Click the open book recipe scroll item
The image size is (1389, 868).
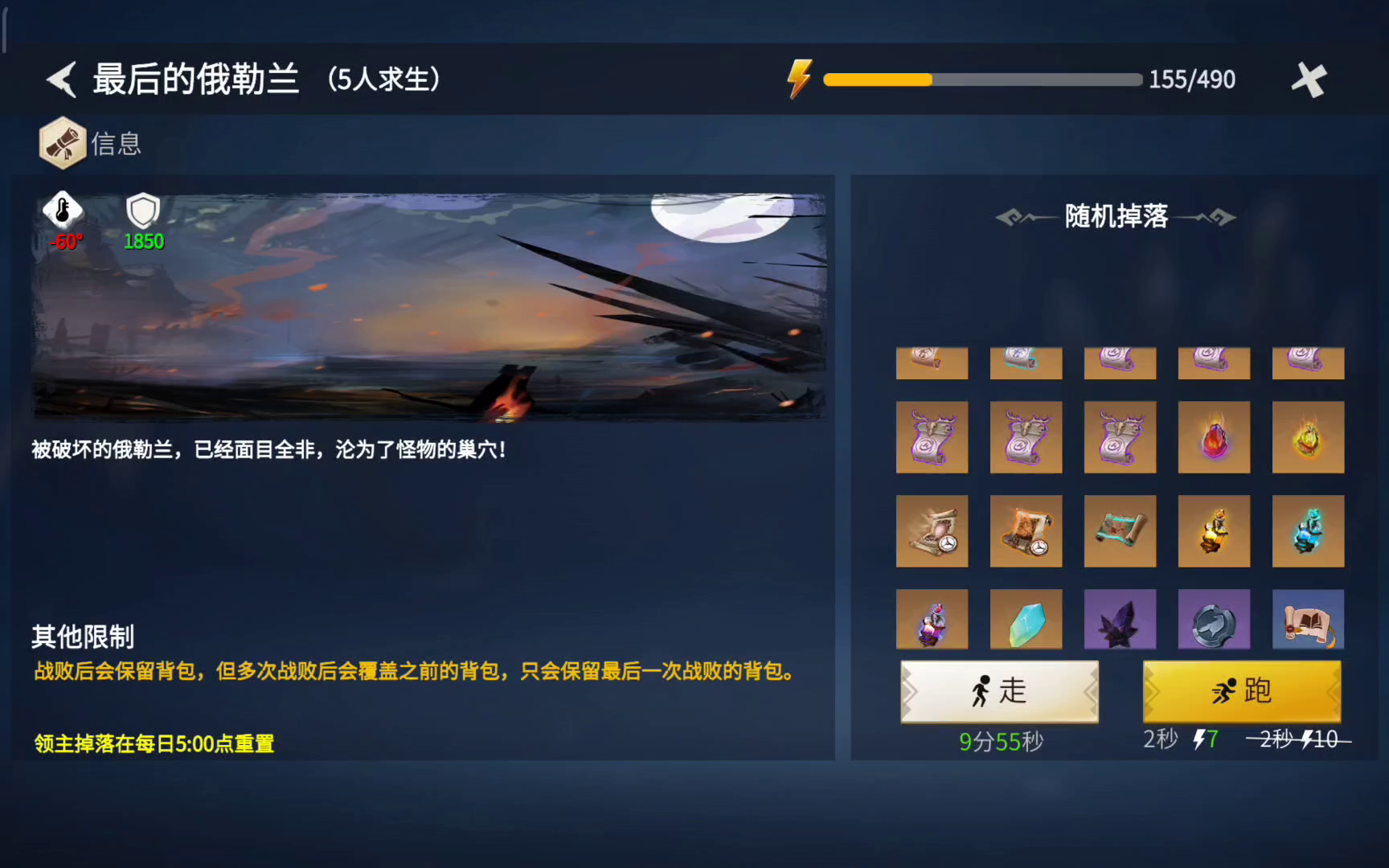[1308, 619]
